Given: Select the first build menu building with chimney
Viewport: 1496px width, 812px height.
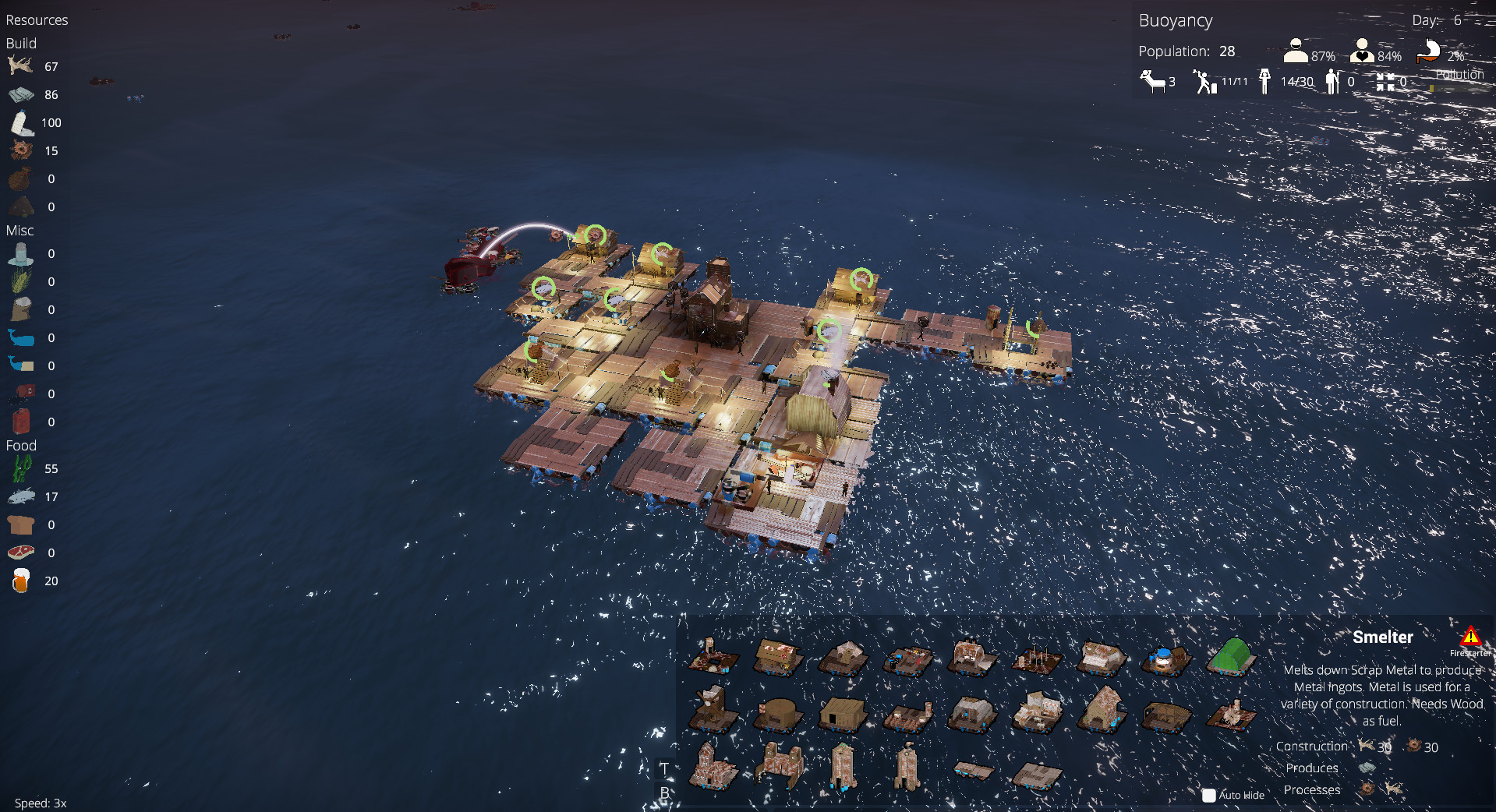Looking at the screenshot, I should 712,656.
